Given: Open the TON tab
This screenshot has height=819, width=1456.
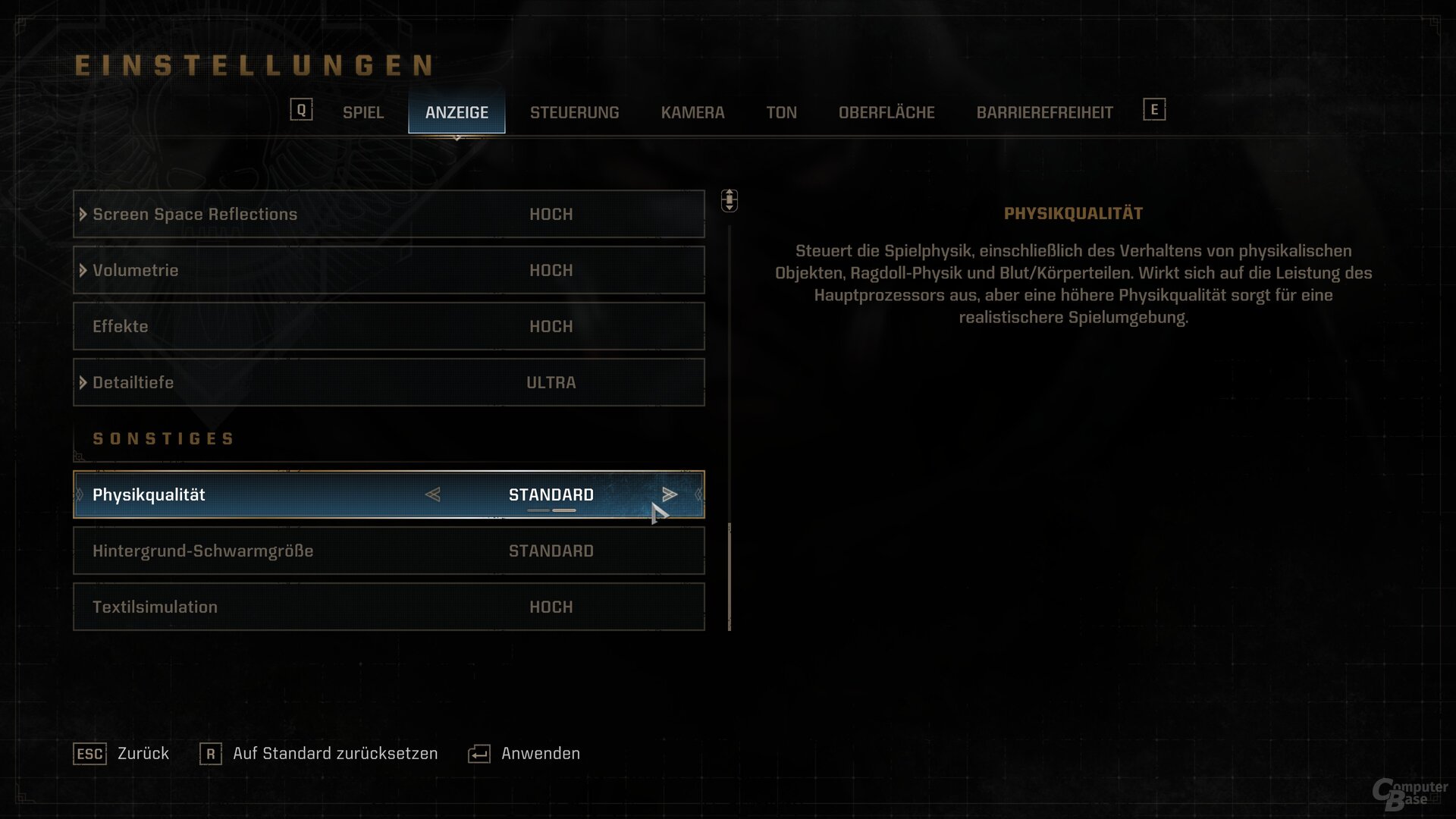Looking at the screenshot, I should (781, 112).
